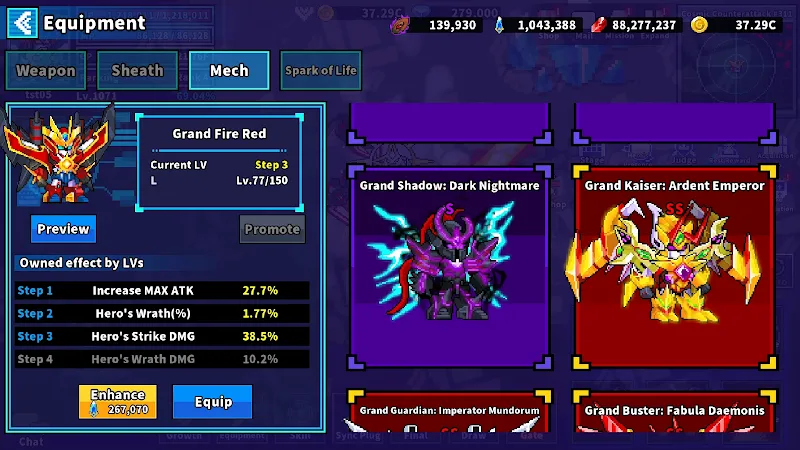Show the Spark of Life tab

322,71
